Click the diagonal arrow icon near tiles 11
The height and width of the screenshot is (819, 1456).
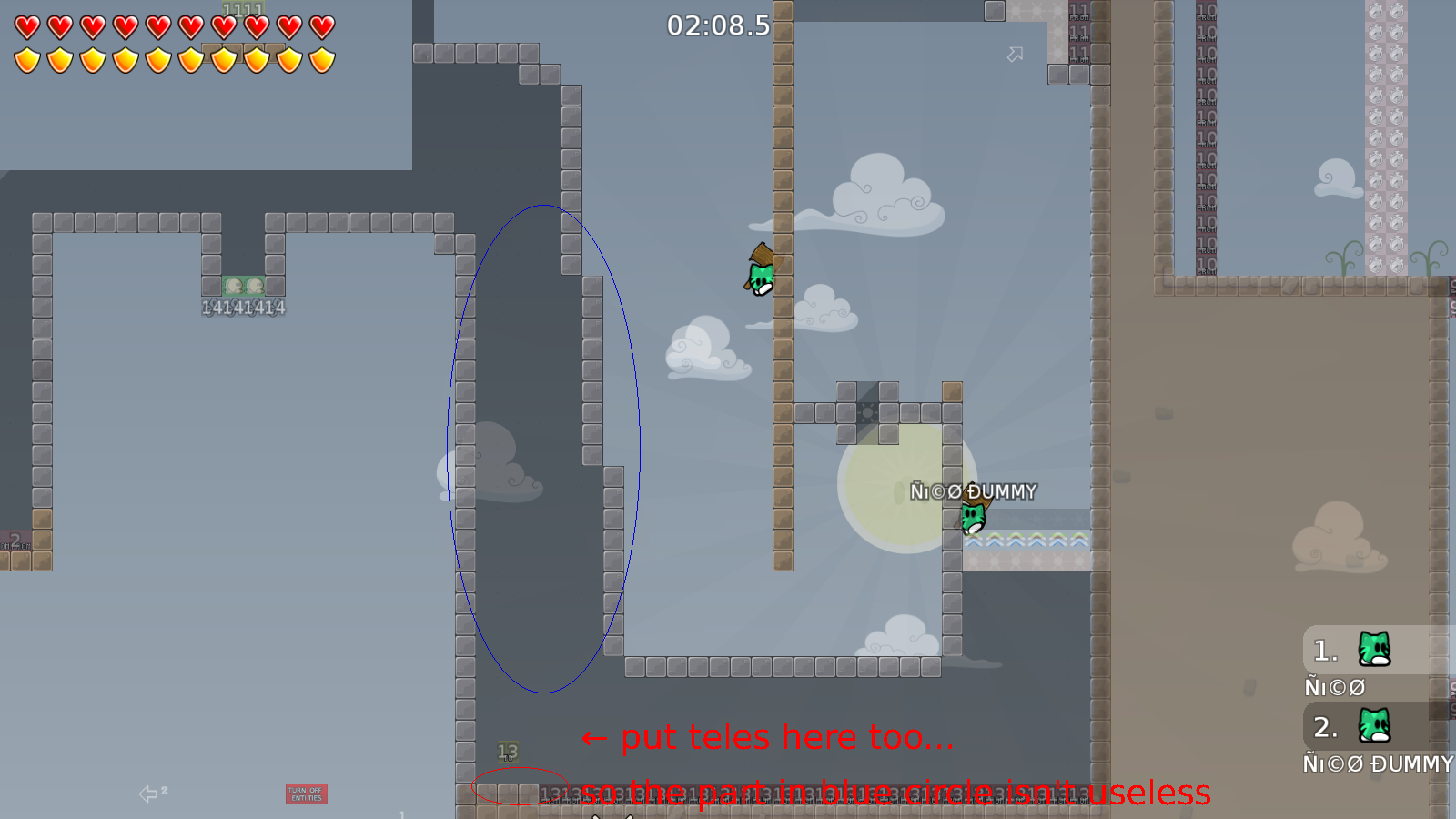pyautogui.click(x=1014, y=55)
